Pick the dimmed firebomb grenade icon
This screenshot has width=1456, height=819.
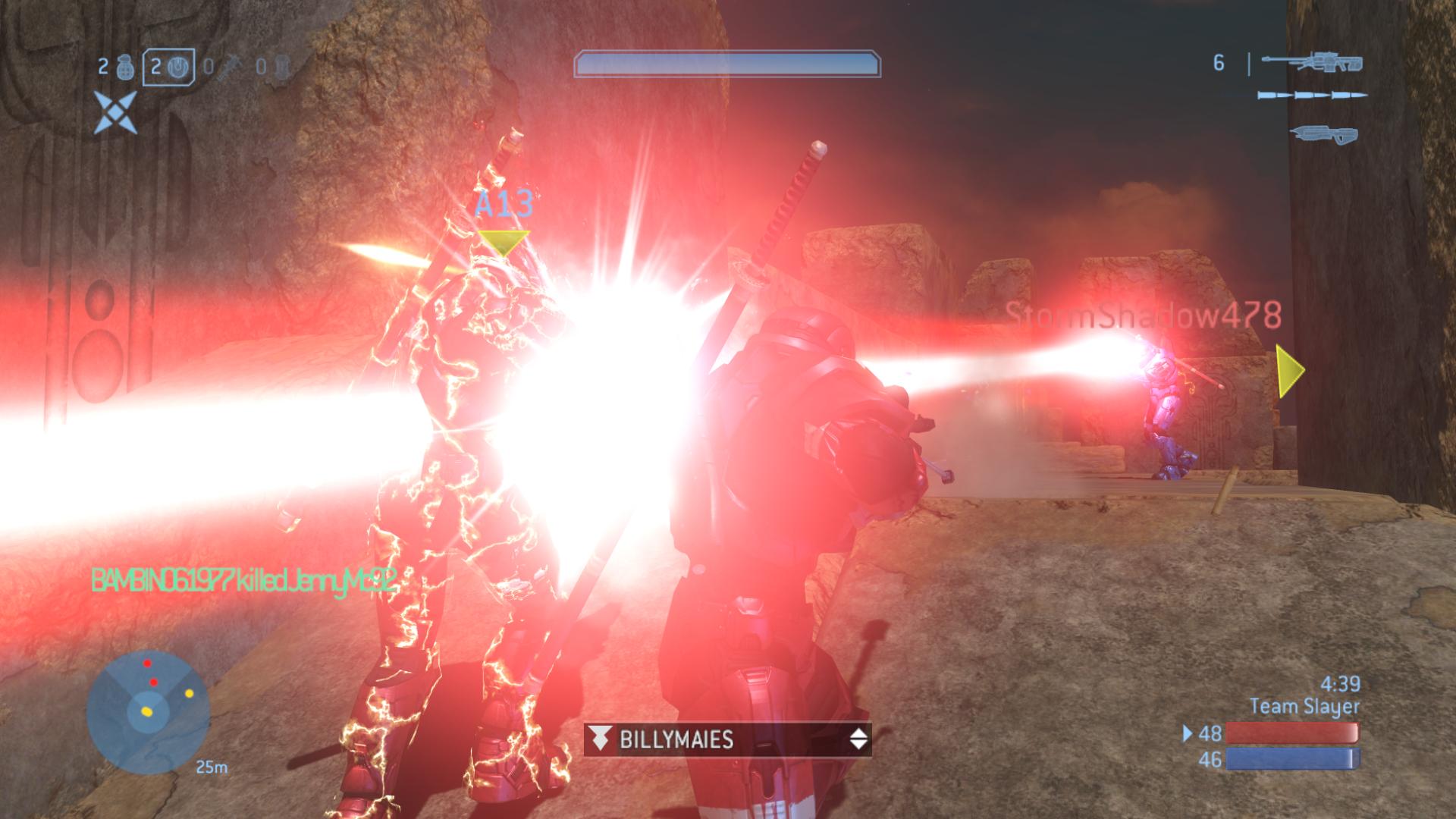pyautogui.click(x=281, y=67)
